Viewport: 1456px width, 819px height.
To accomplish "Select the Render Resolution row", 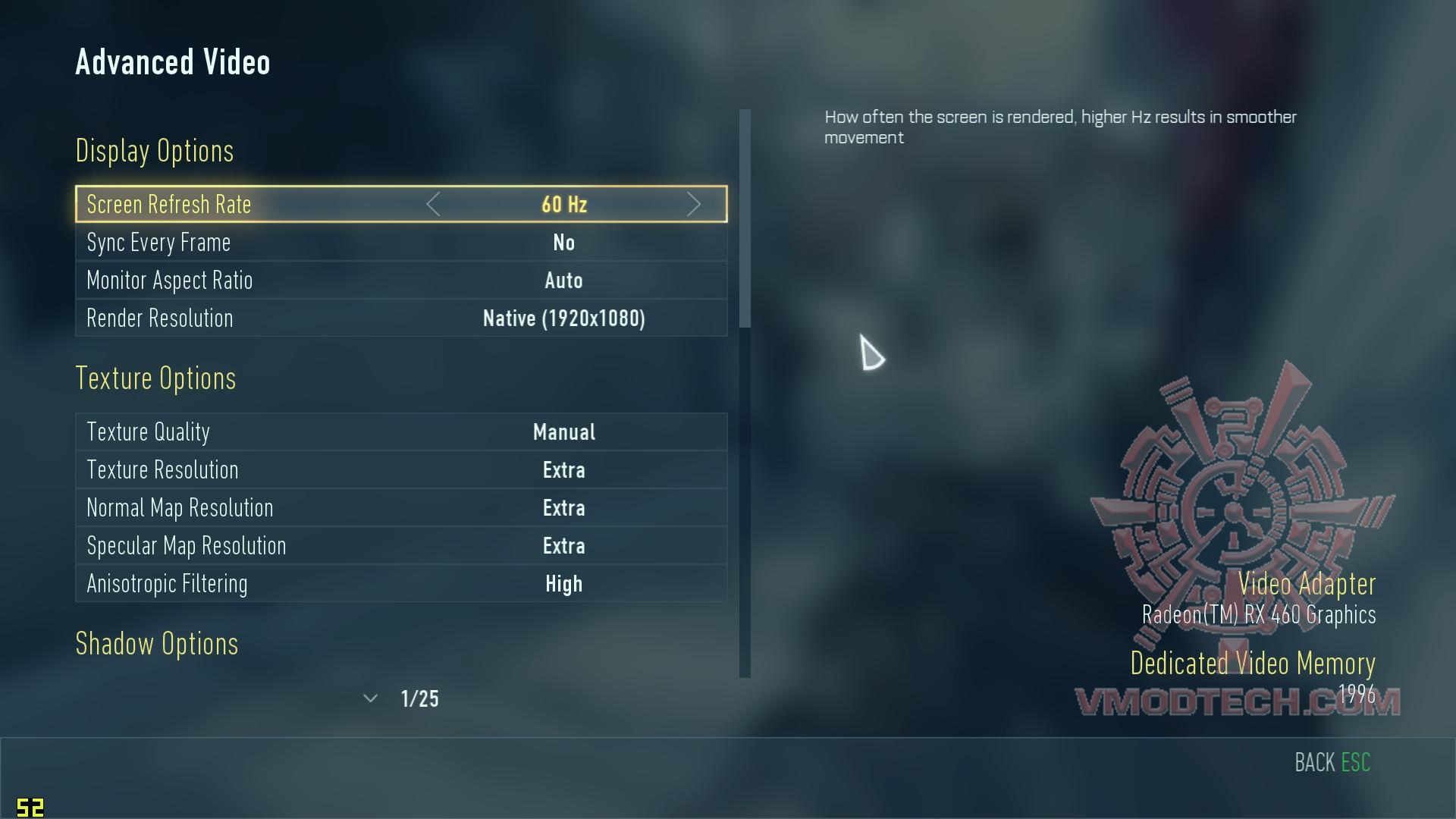I will (400, 318).
